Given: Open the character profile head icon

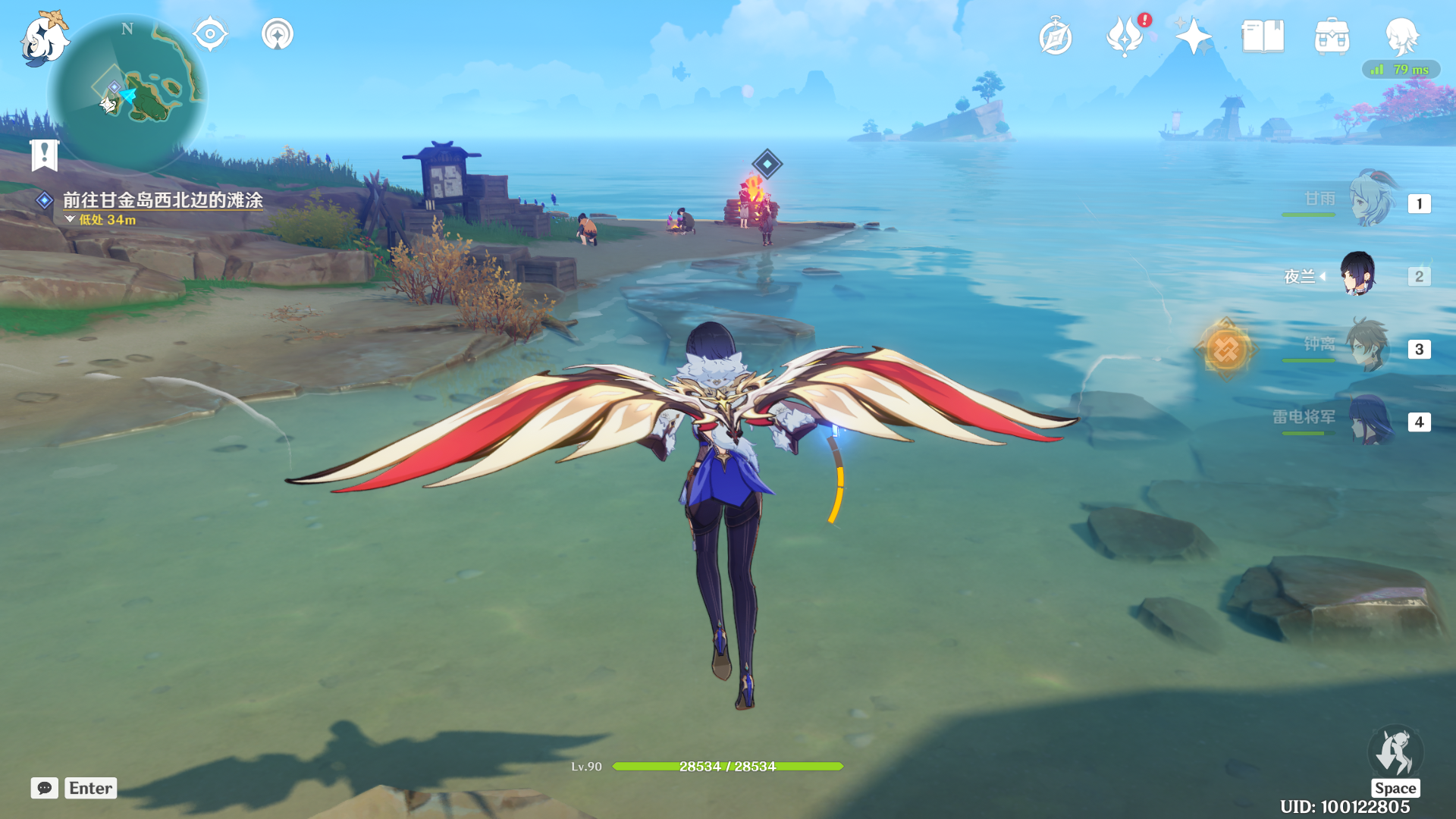Looking at the screenshot, I should click(1401, 36).
